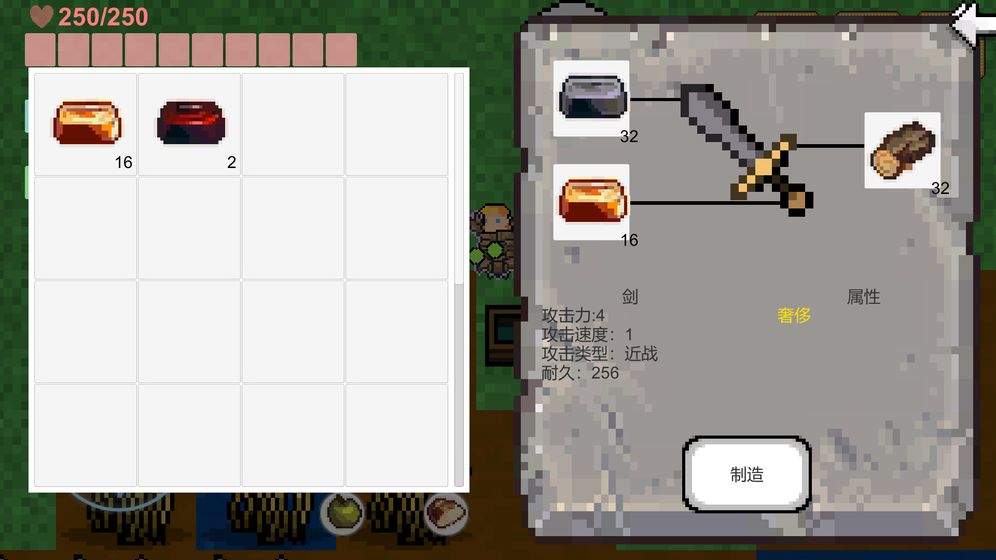The width and height of the screenshot is (996, 560).
Task: Tap the green apple hotbar icon
Action: [x=342, y=512]
